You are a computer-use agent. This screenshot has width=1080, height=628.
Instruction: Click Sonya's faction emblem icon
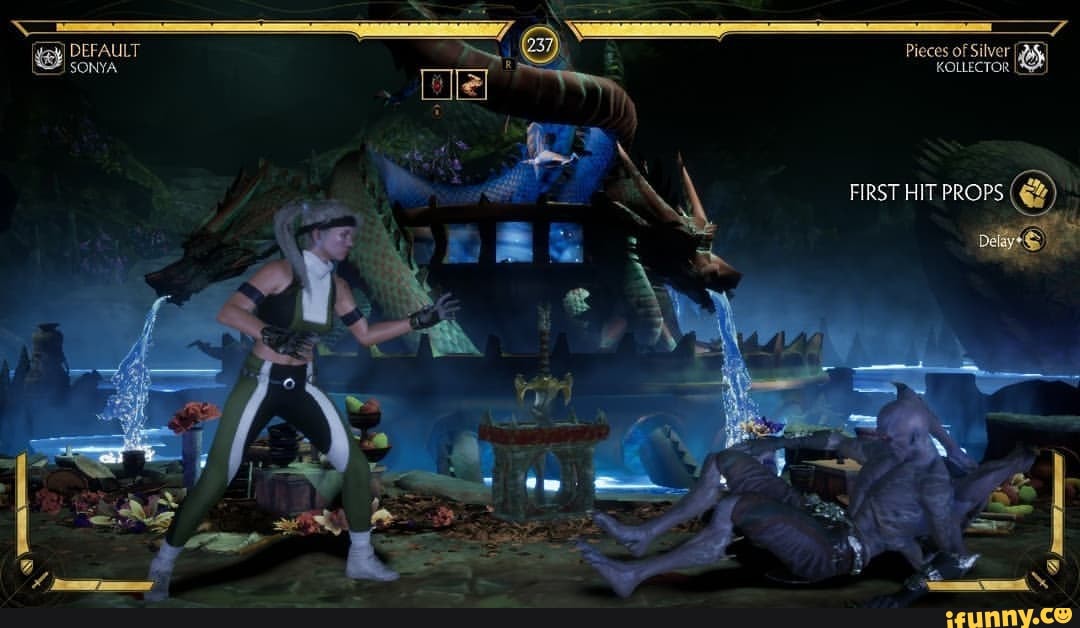point(48,58)
